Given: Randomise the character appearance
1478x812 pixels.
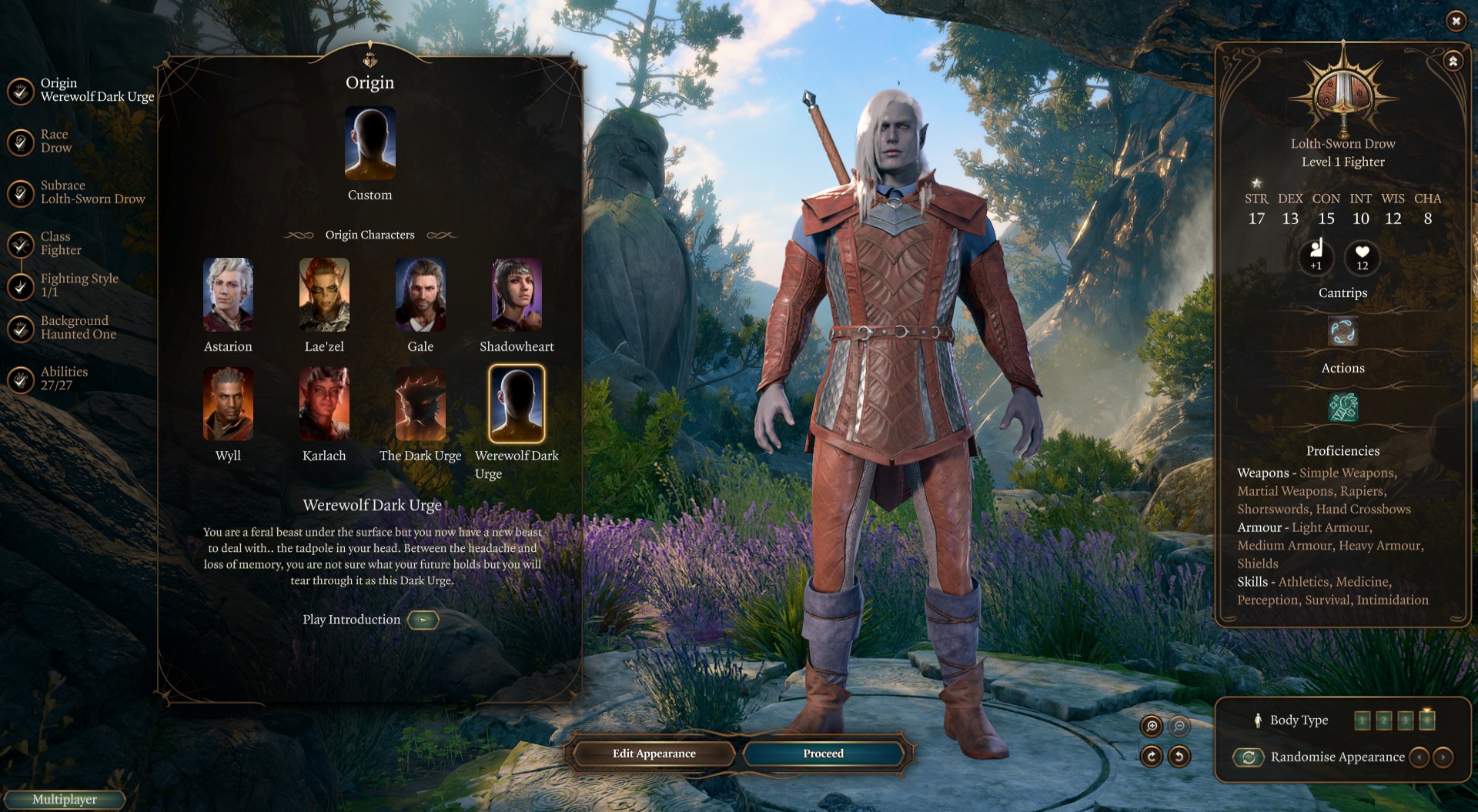Looking at the screenshot, I should tap(1249, 757).
